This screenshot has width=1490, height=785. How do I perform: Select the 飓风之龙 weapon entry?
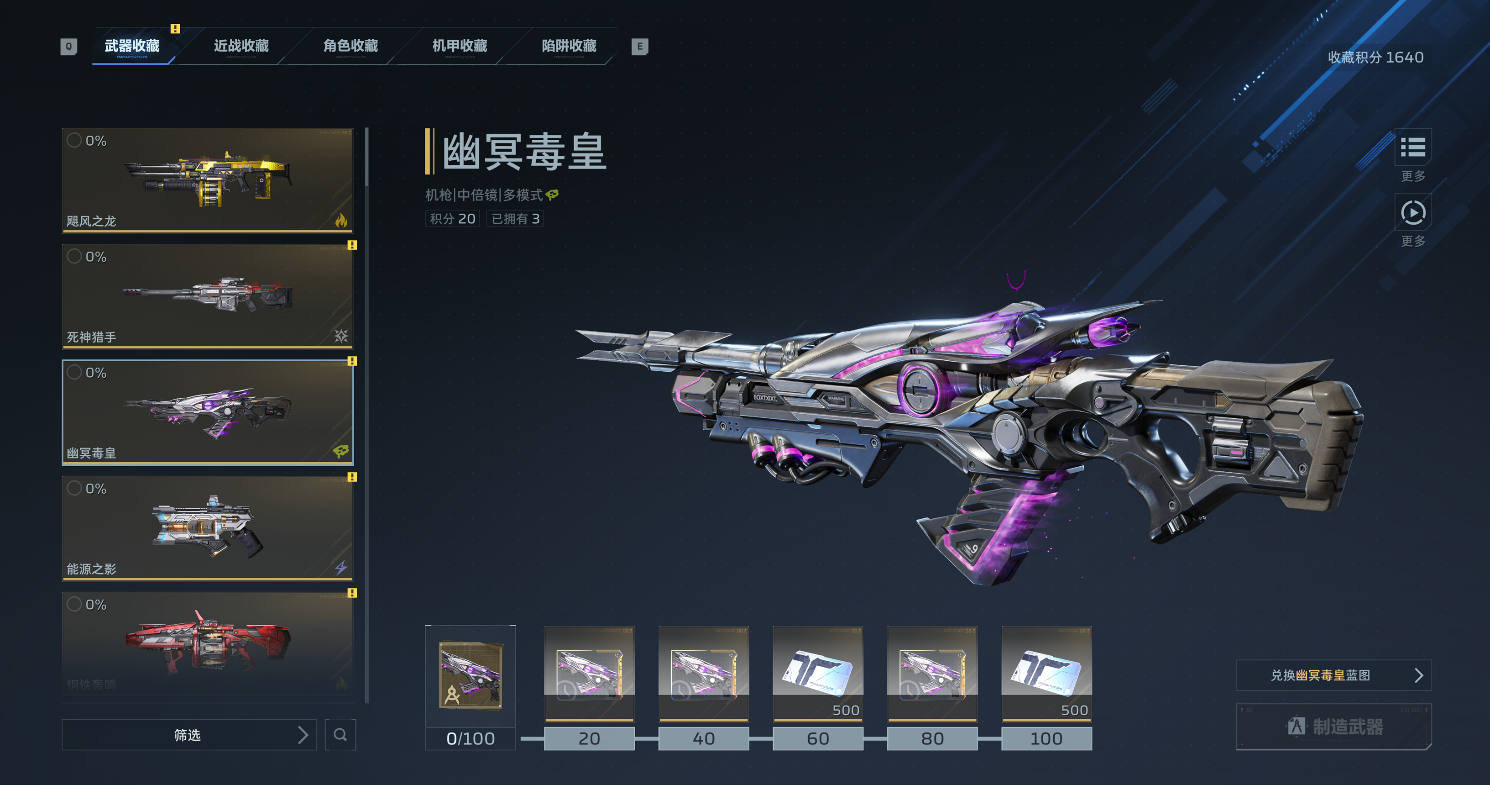(208, 180)
